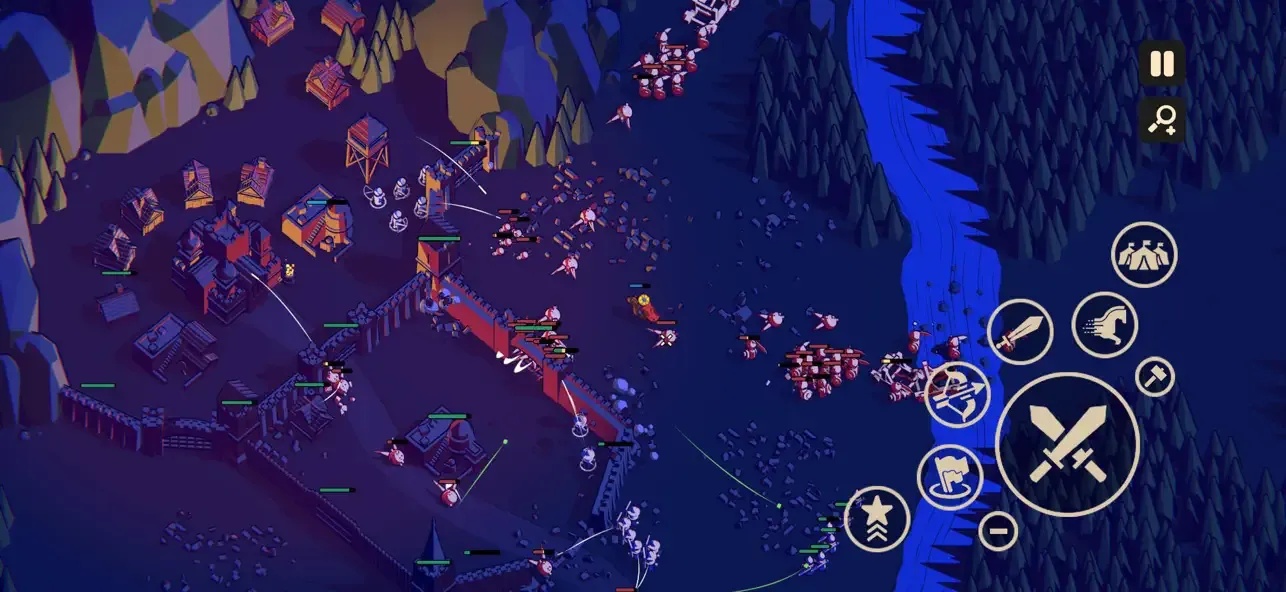Screen dimensions: 1286x592
Task: Activate the galloping horse charge ability
Action: (x=1104, y=325)
